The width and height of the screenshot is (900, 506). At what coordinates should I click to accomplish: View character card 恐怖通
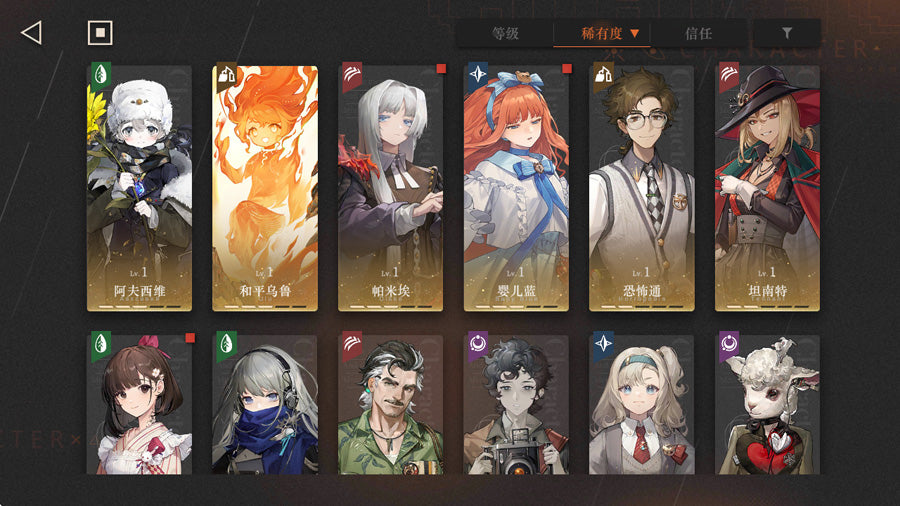(642, 188)
